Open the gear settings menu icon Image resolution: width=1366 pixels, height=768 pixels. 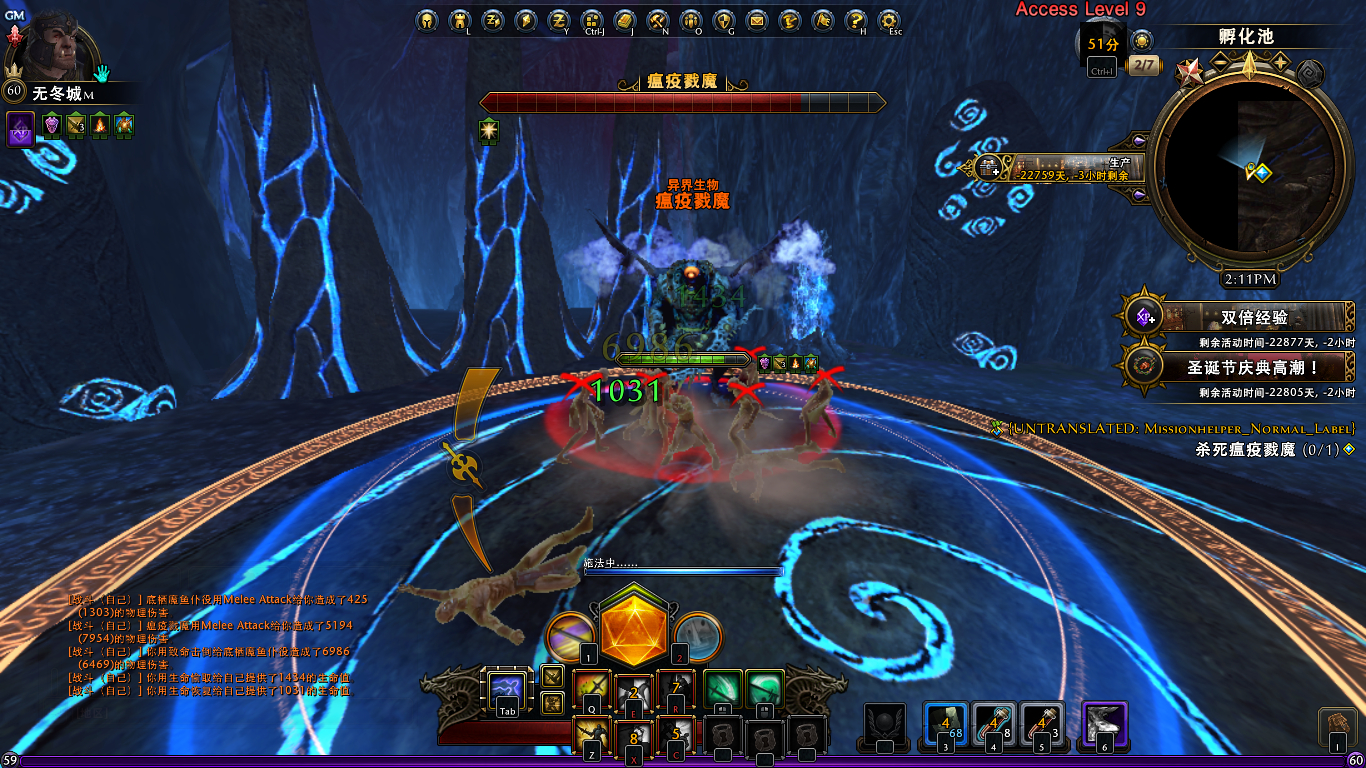888,20
